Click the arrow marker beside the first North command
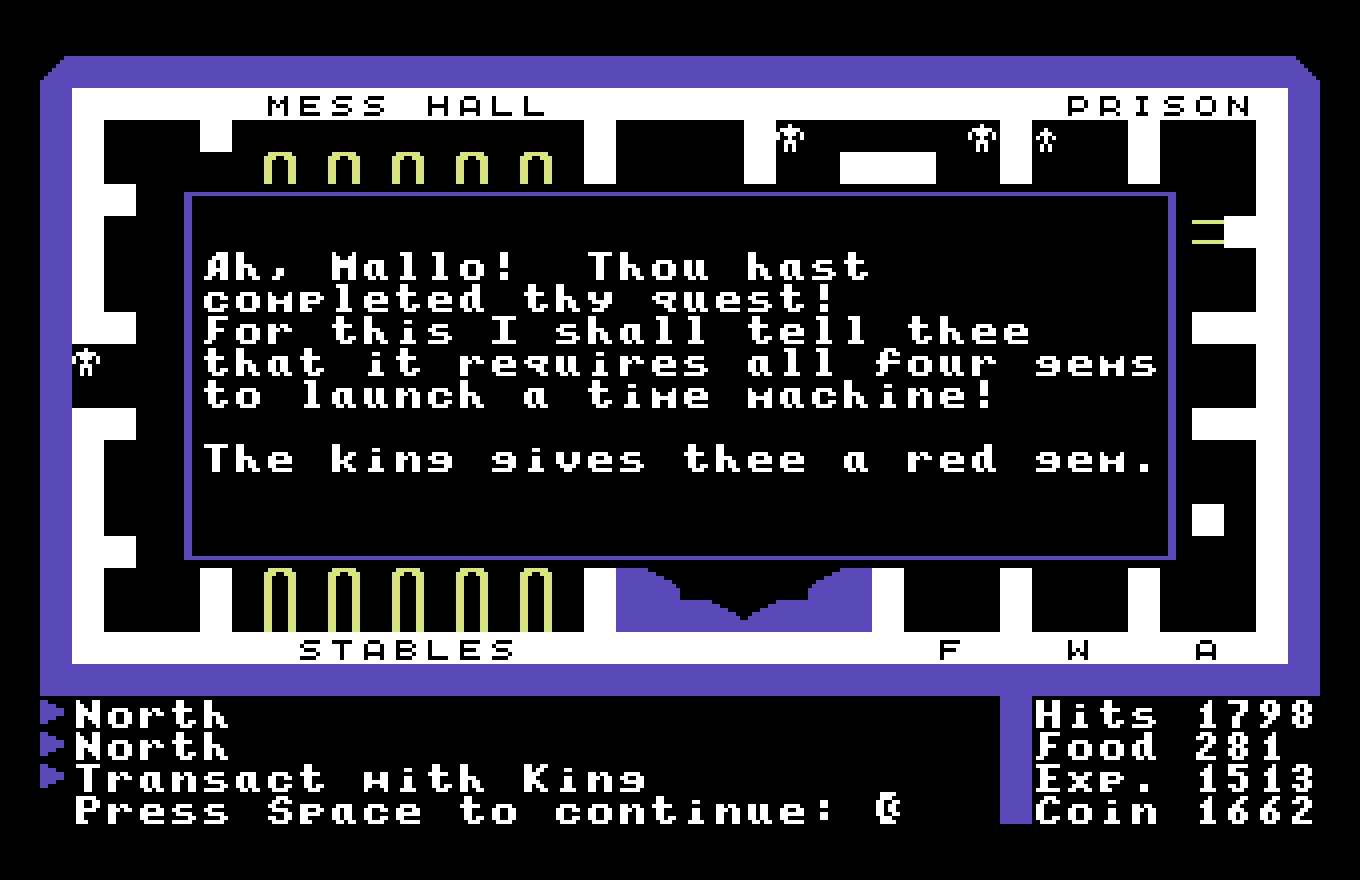 click(x=51, y=713)
